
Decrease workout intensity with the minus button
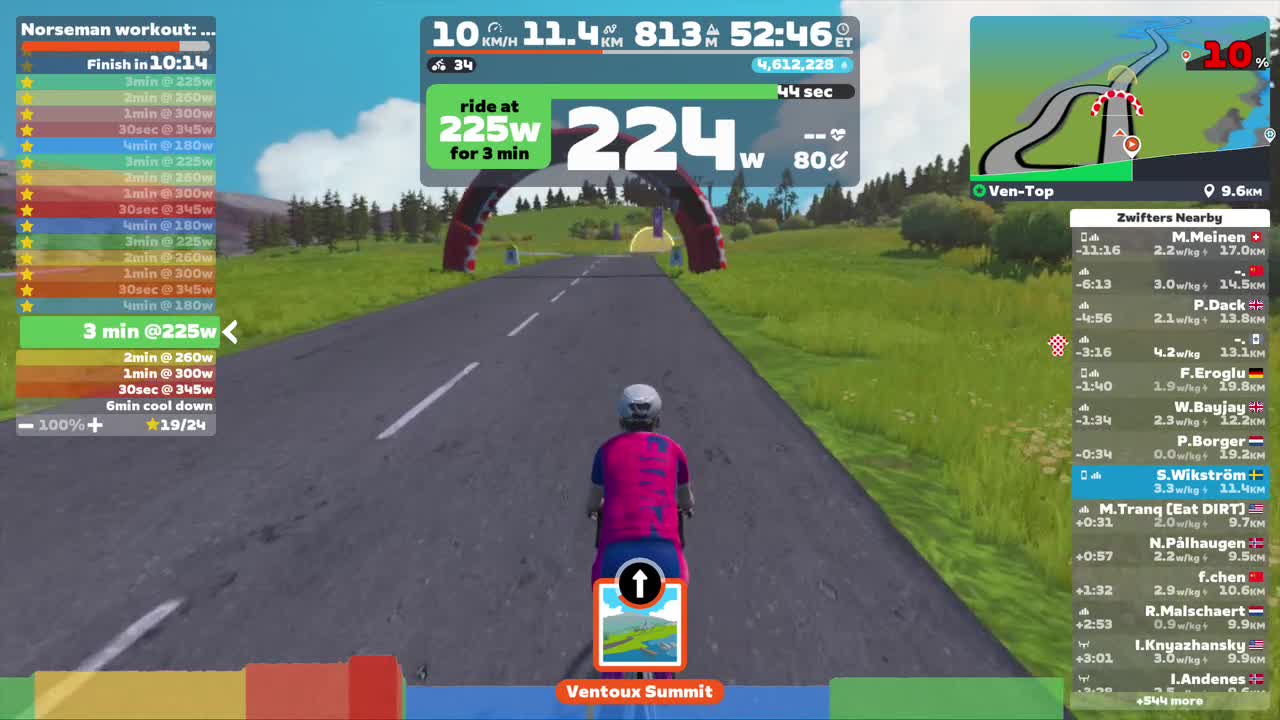[25, 425]
